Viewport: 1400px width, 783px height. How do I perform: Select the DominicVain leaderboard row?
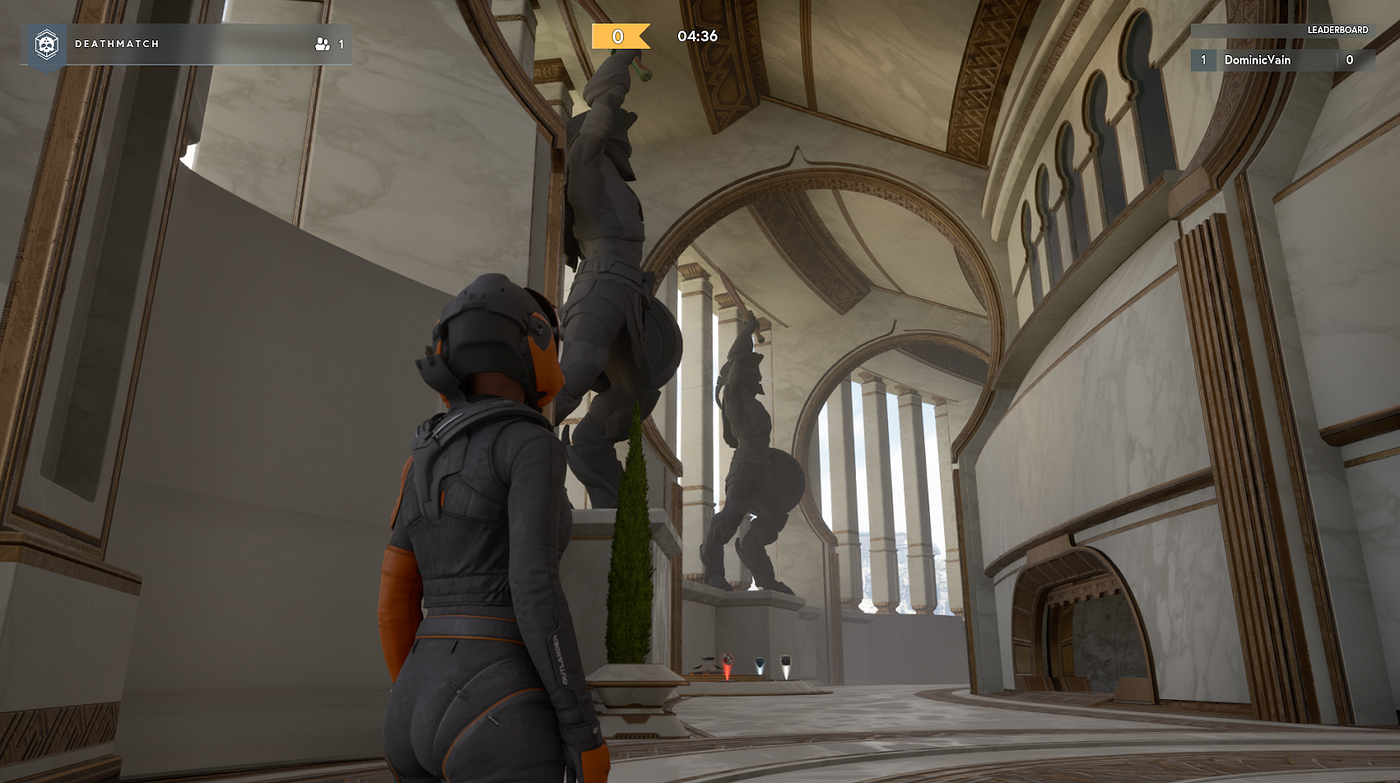(1282, 61)
